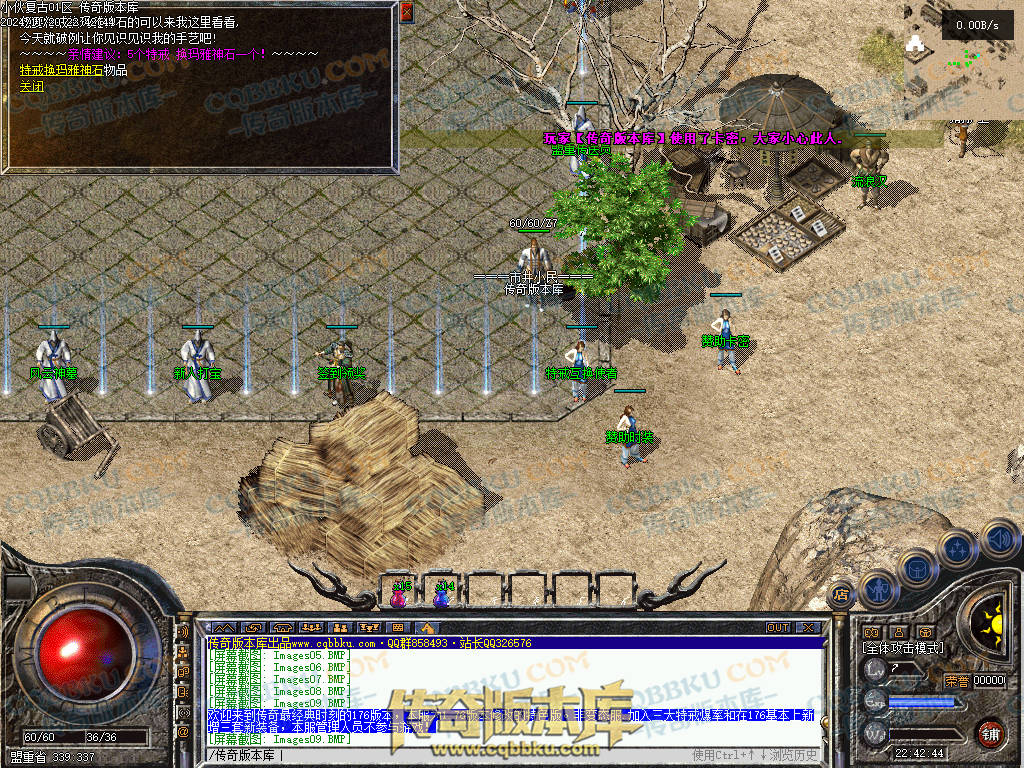Click the OUT button on the chat panel
This screenshot has width=1024, height=768.
pos(778,627)
